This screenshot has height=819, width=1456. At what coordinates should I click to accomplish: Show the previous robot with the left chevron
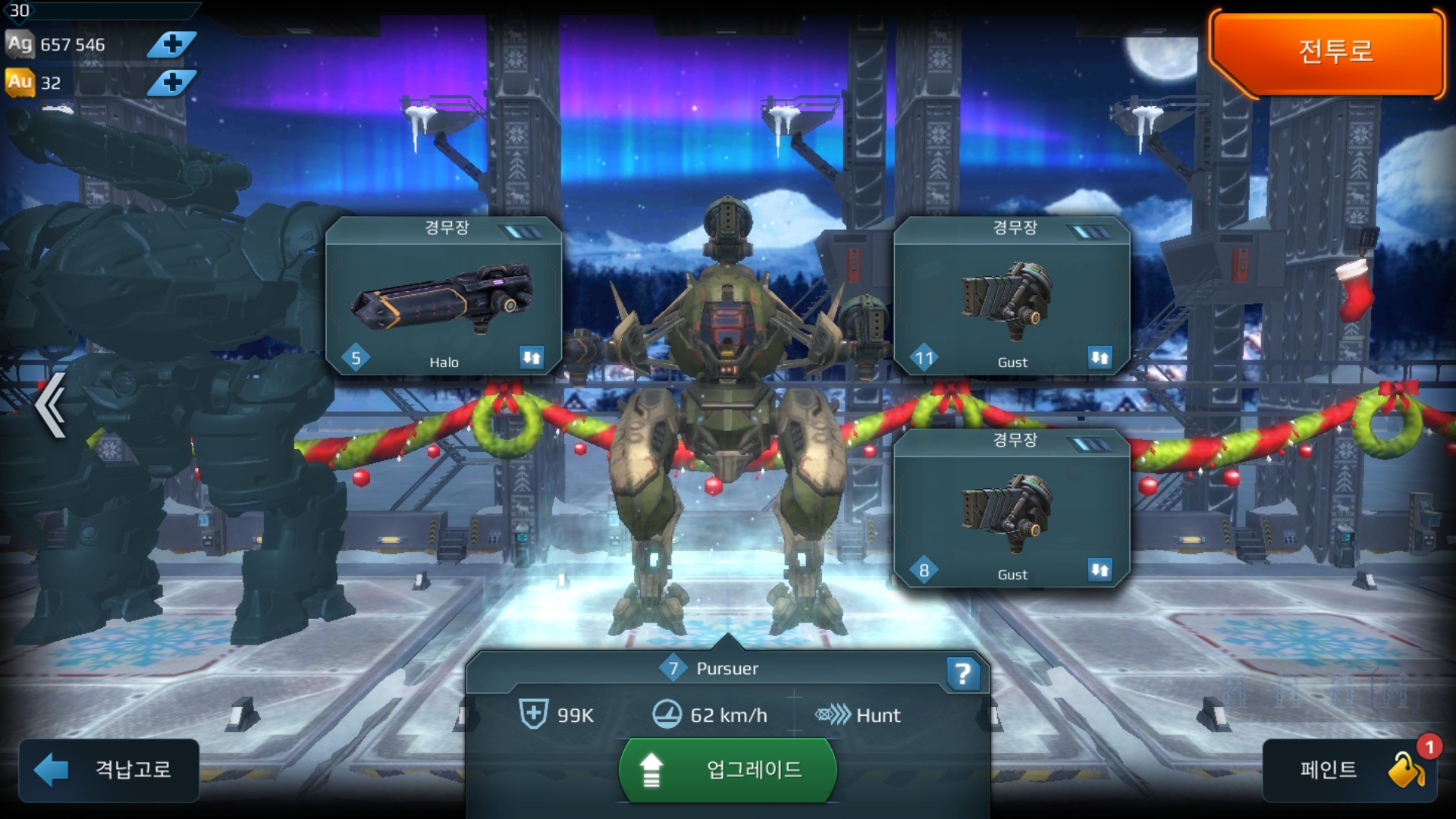coord(51,406)
